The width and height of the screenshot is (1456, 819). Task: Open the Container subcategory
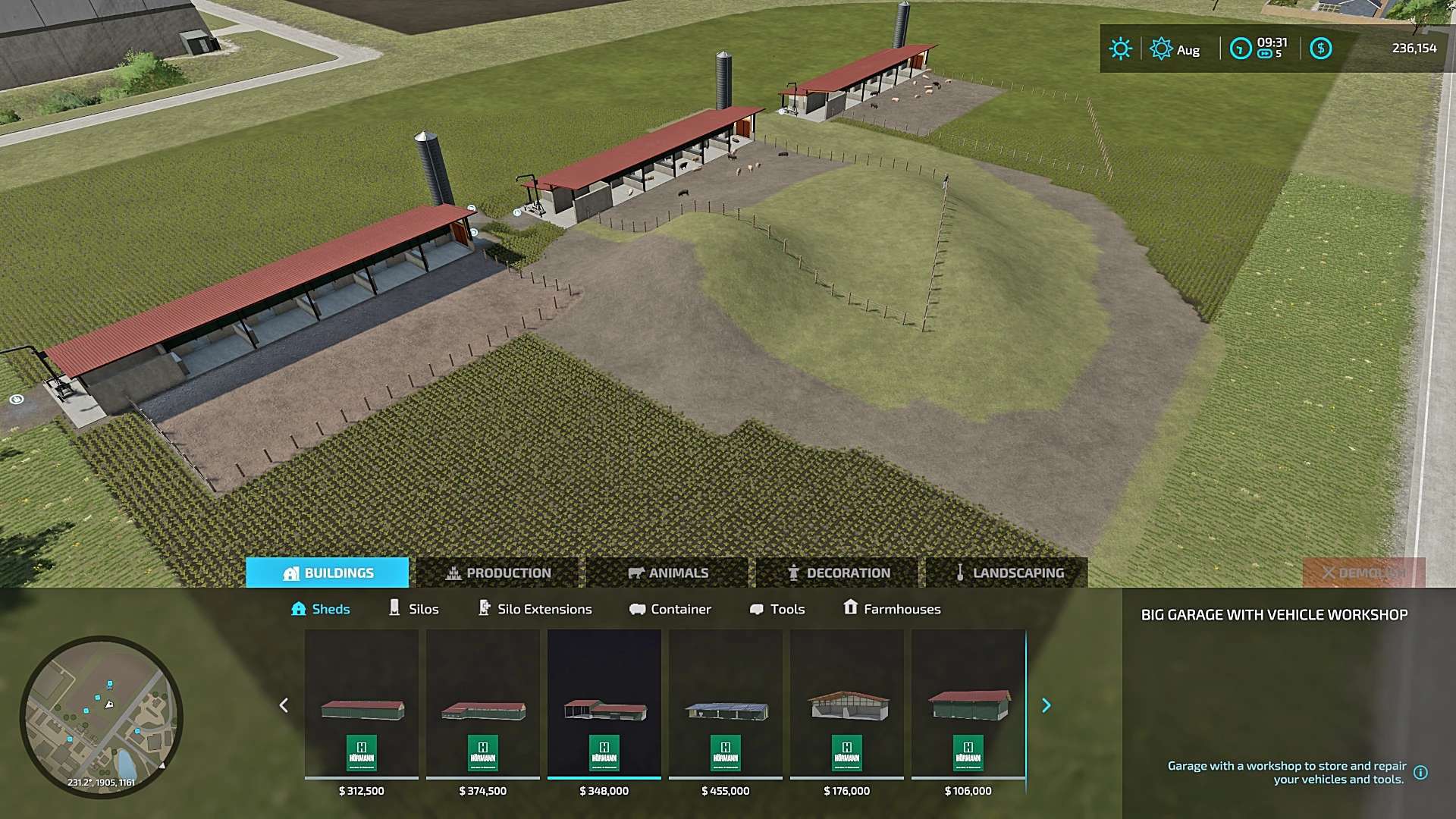[670, 609]
